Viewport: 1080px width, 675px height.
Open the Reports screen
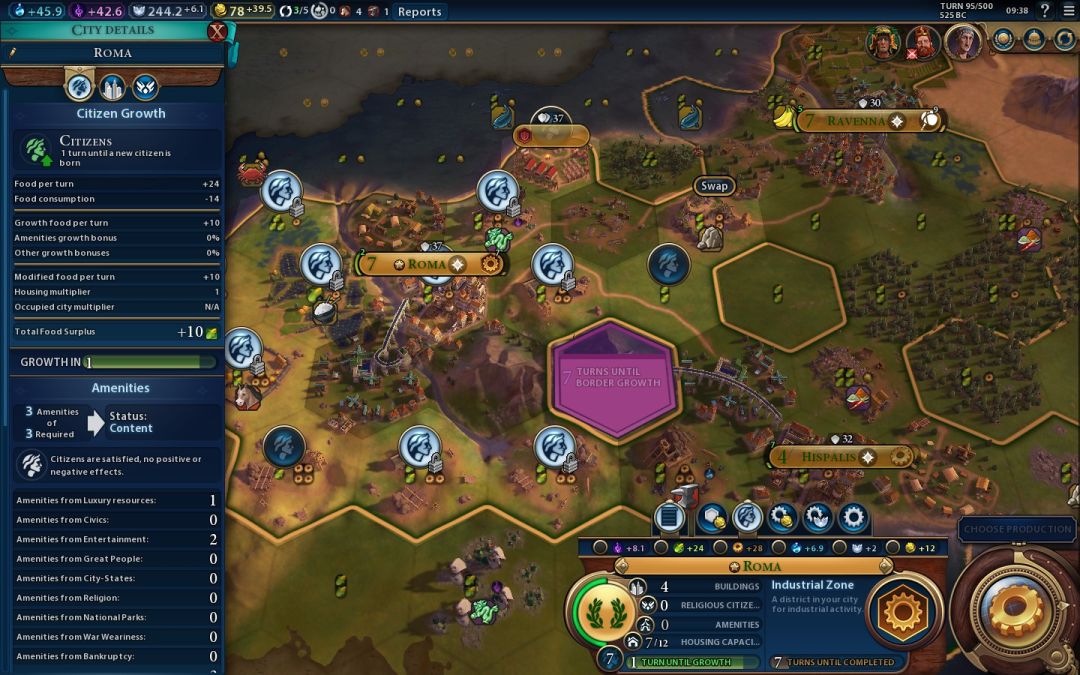(x=419, y=12)
